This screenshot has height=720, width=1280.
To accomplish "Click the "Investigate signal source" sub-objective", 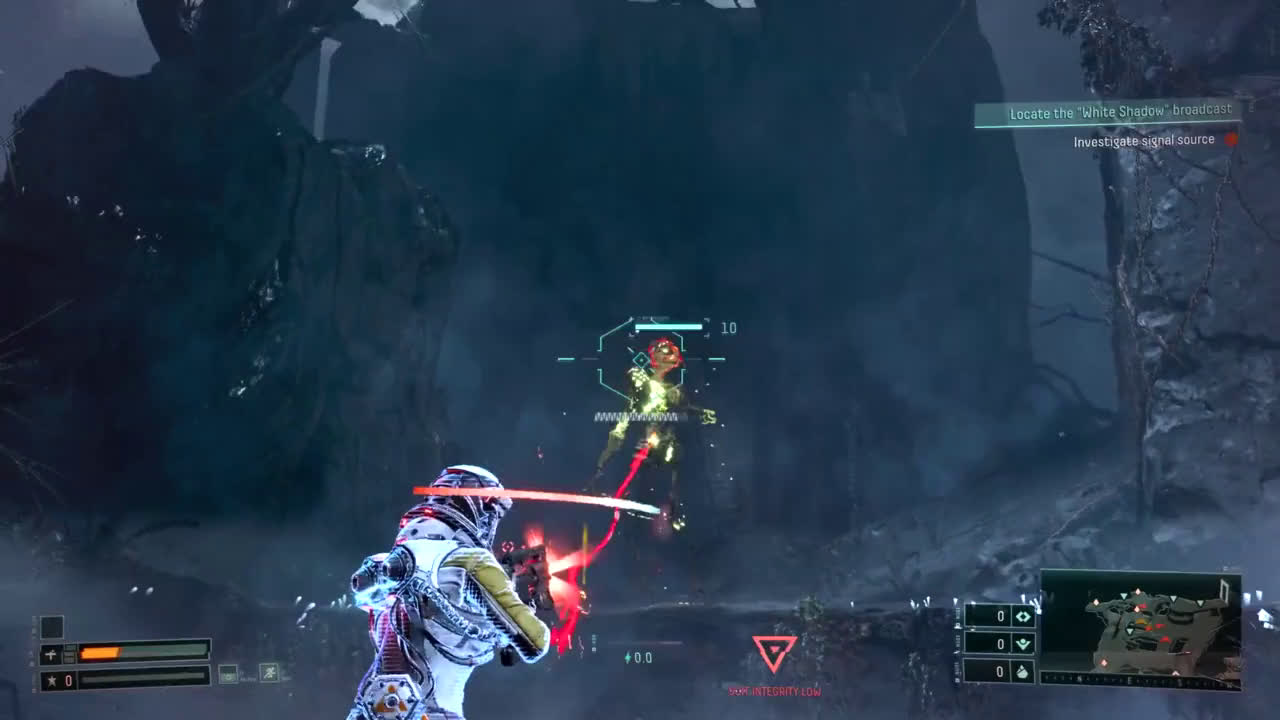I will point(1143,141).
